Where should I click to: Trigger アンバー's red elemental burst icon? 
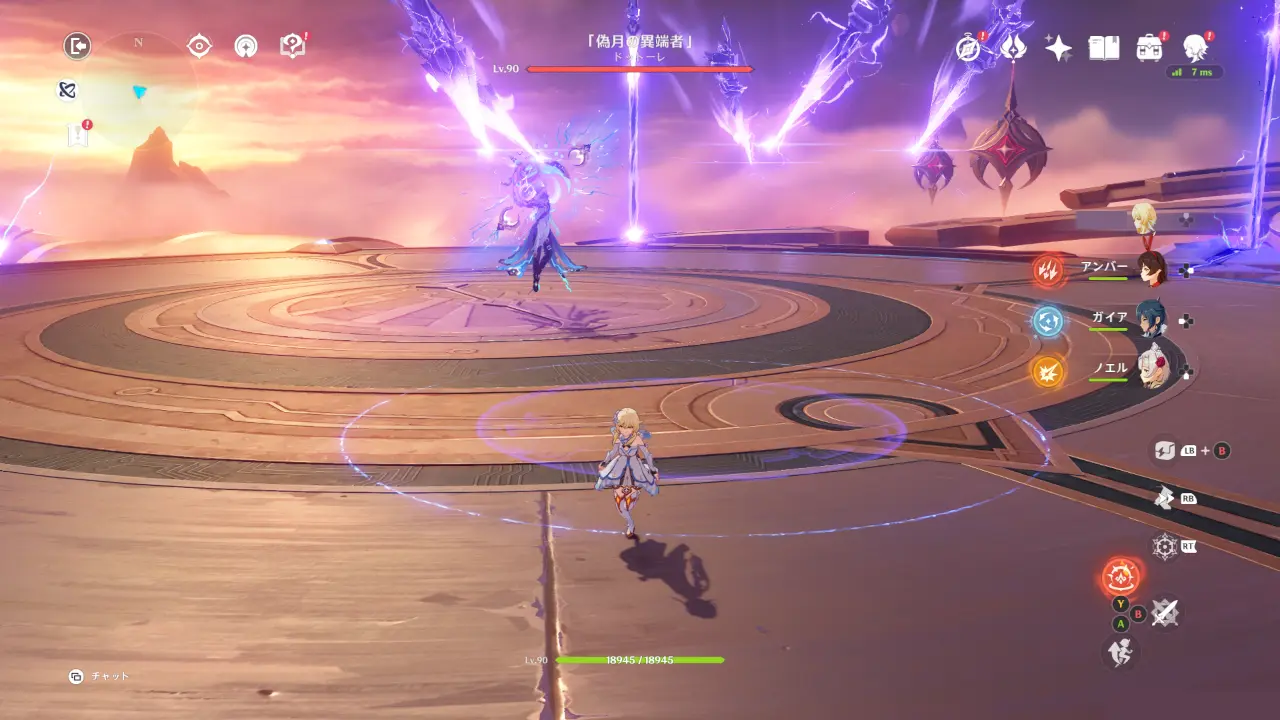[x=1048, y=270]
